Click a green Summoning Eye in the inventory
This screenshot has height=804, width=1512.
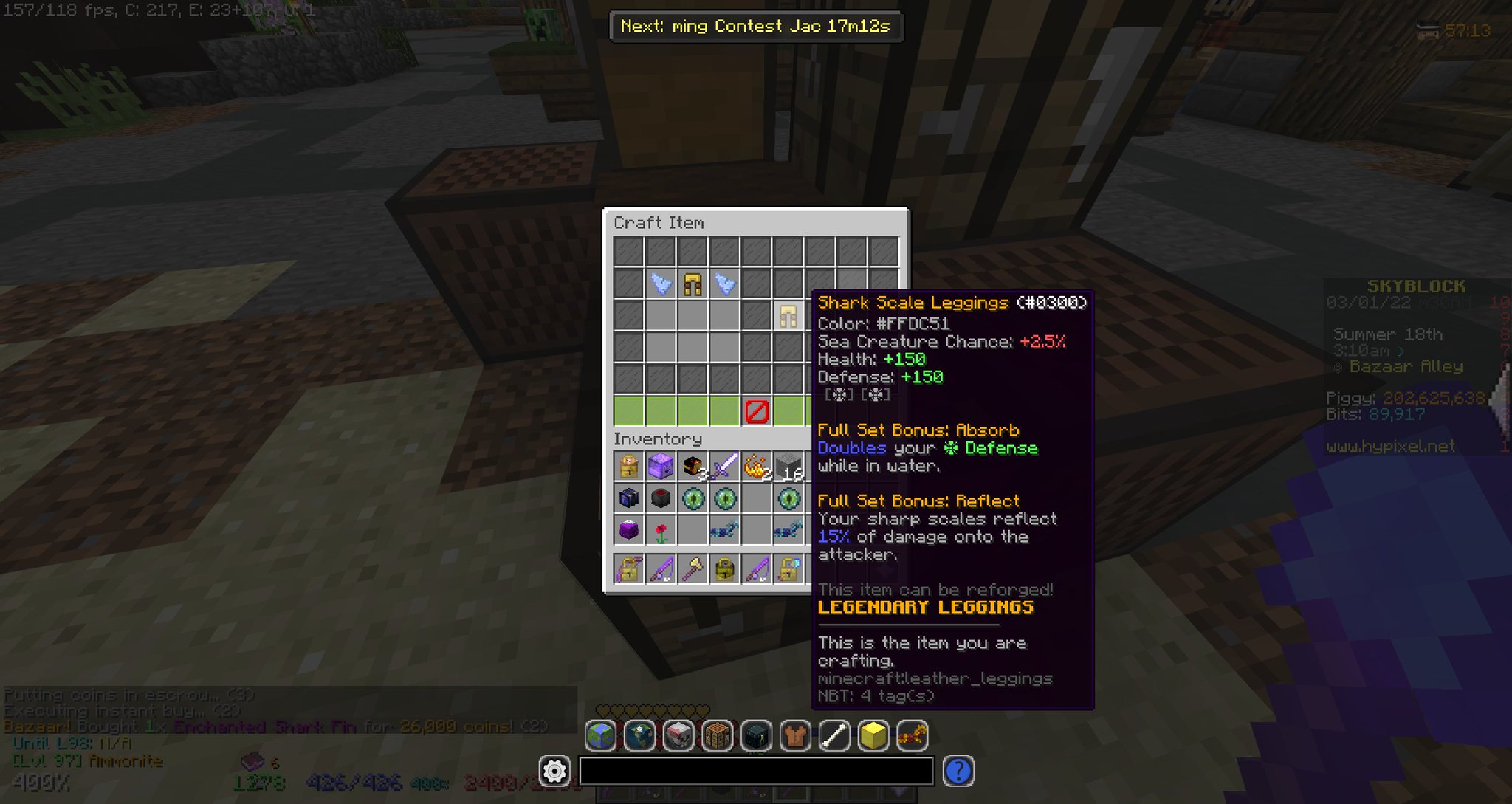pyautogui.click(x=693, y=498)
